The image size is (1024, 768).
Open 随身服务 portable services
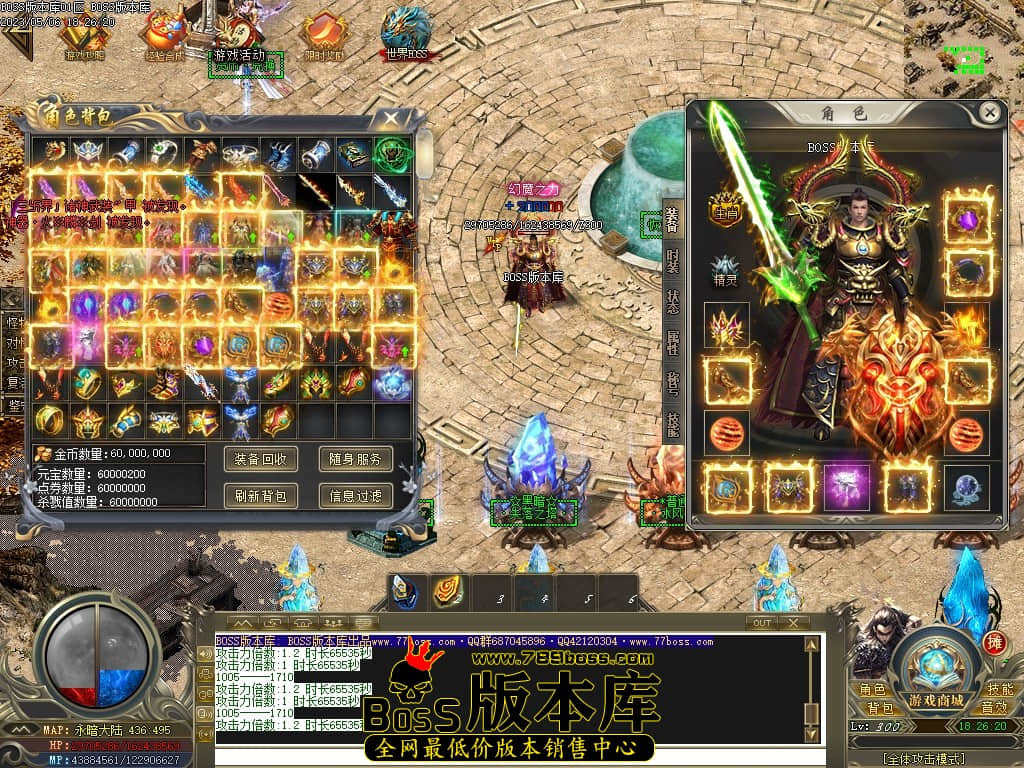[355, 459]
